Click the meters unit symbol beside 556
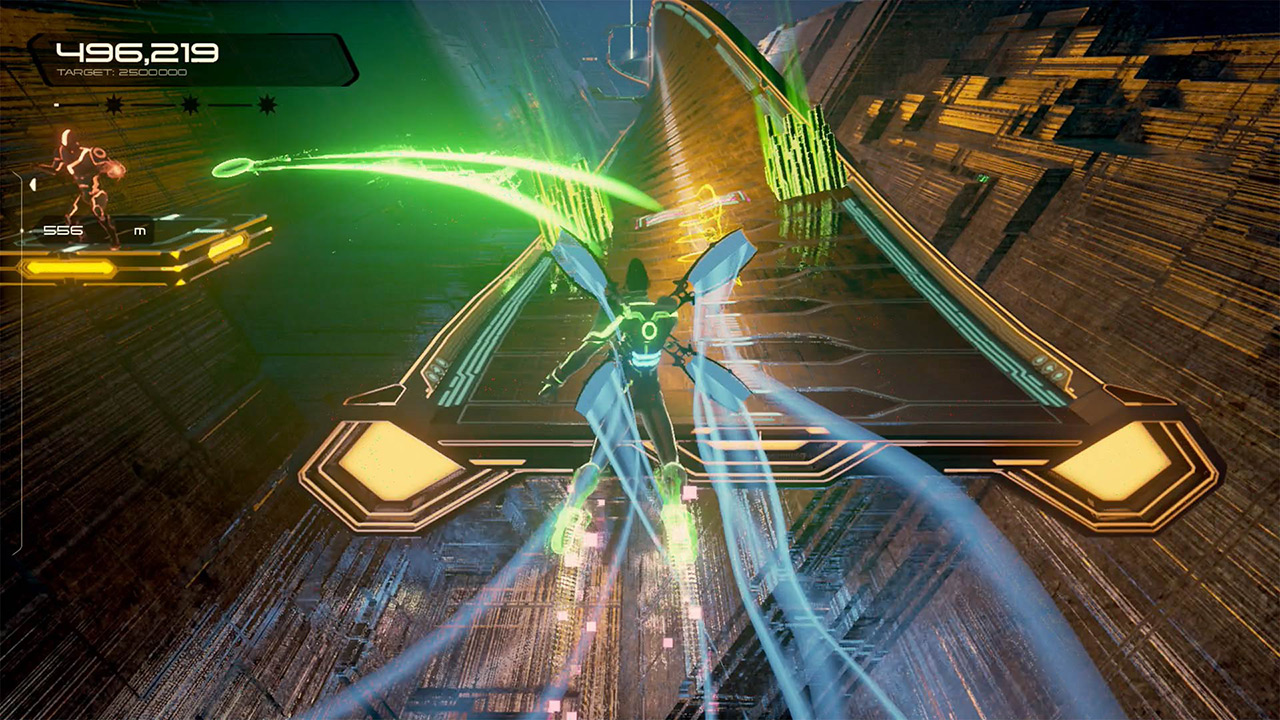Viewport: 1280px width, 720px height. tap(141, 230)
